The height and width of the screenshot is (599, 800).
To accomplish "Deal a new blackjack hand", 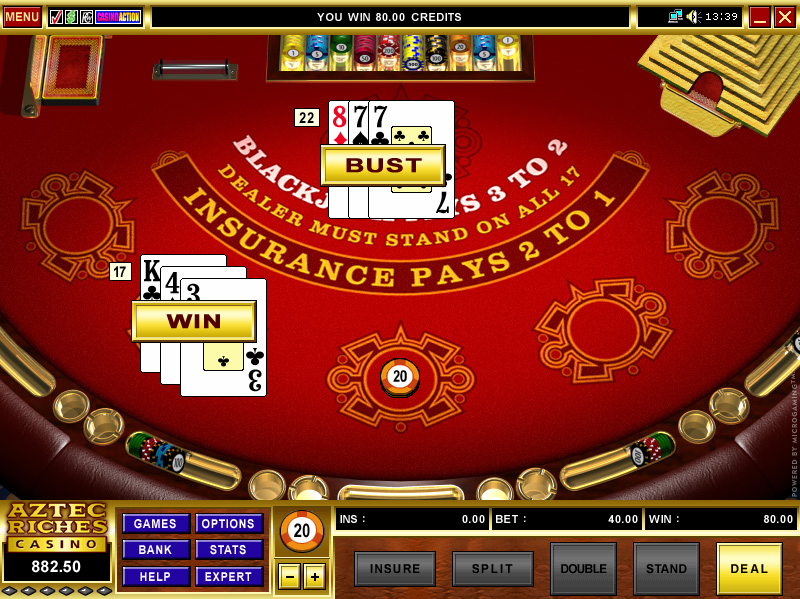I will point(749,569).
